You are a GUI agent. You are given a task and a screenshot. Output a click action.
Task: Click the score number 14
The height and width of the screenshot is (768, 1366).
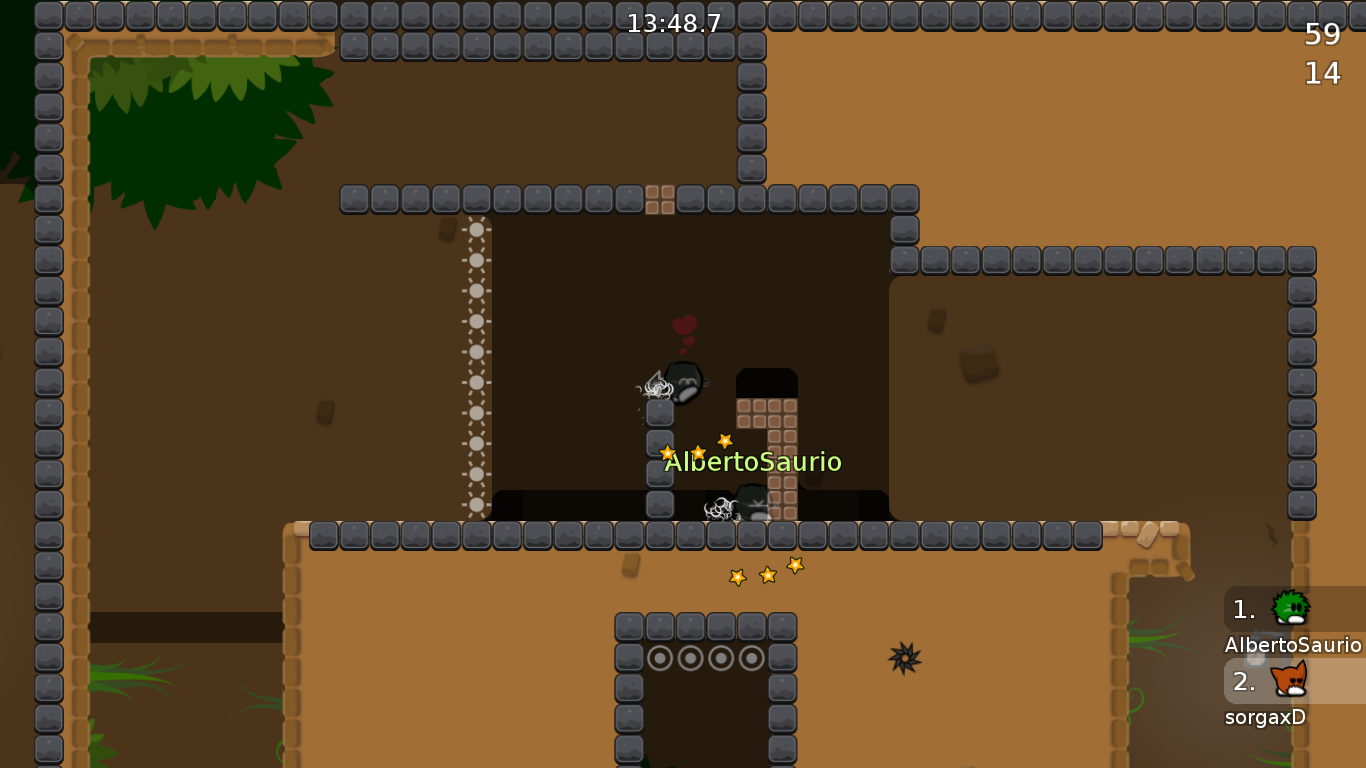pyautogui.click(x=1325, y=73)
